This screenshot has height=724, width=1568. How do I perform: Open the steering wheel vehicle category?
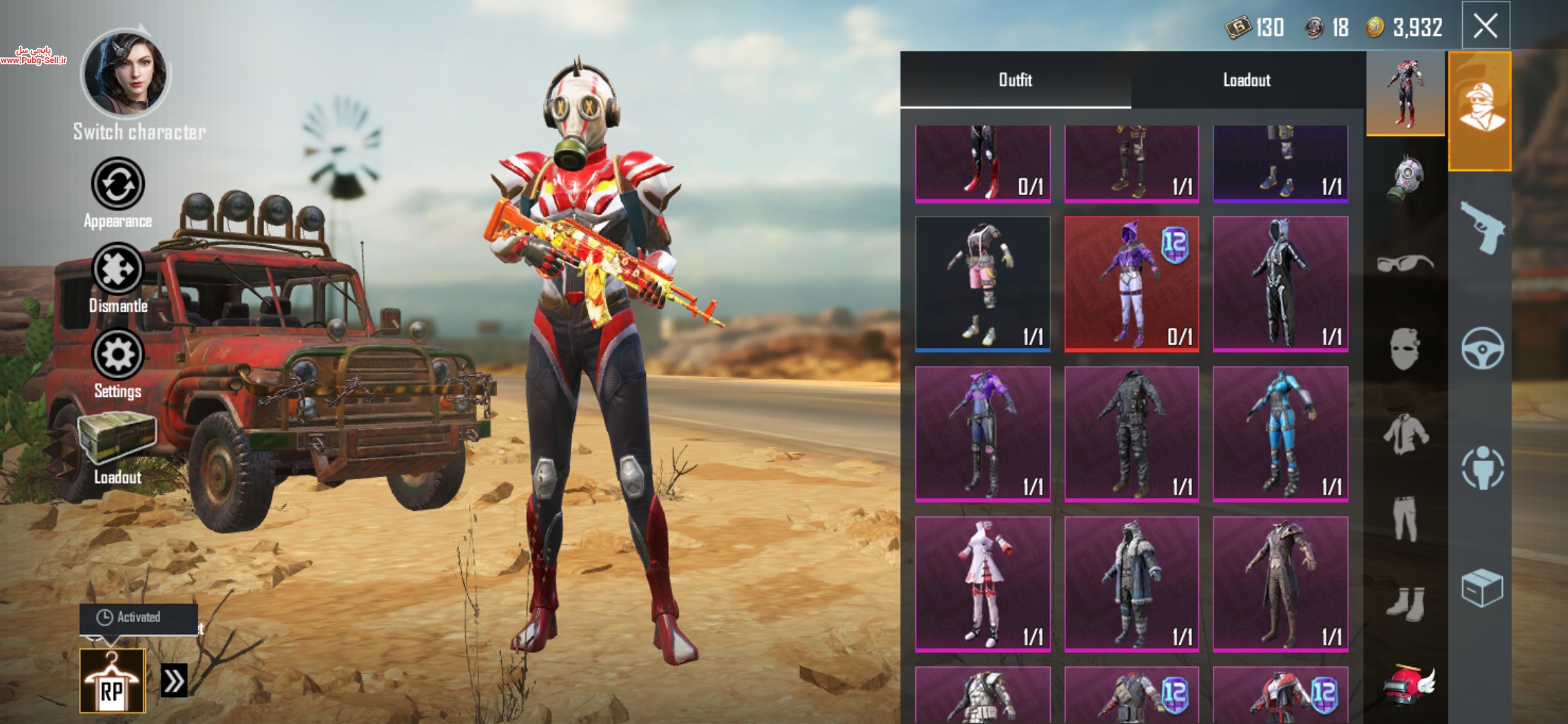[x=1482, y=348]
